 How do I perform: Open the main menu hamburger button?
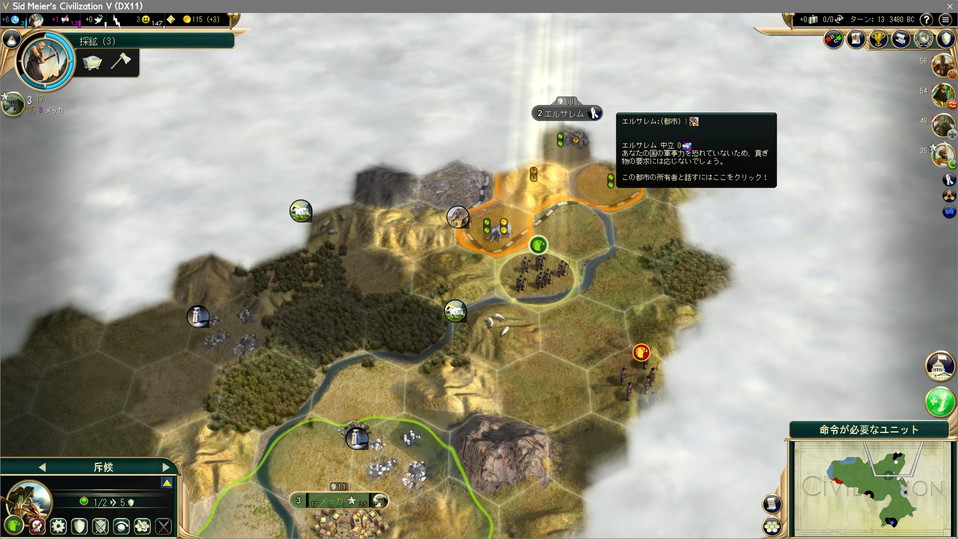coord(943,19)
